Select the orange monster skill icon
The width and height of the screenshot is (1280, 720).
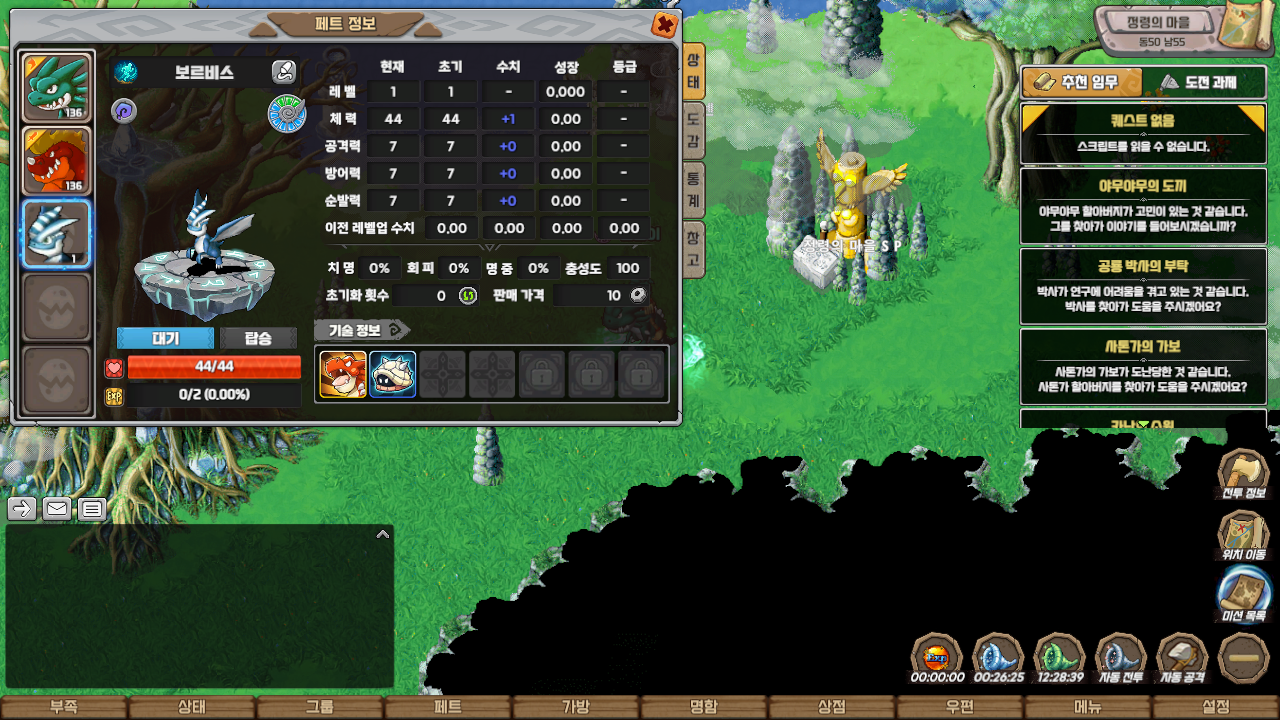(343, 374)
